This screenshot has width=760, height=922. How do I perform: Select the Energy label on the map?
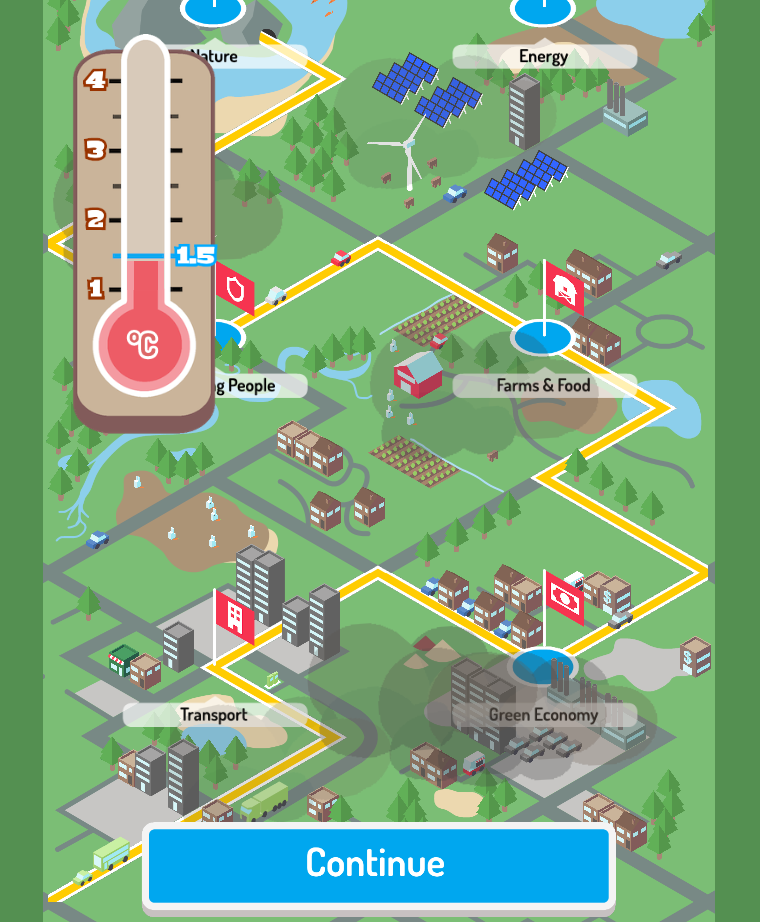[544, 57]
